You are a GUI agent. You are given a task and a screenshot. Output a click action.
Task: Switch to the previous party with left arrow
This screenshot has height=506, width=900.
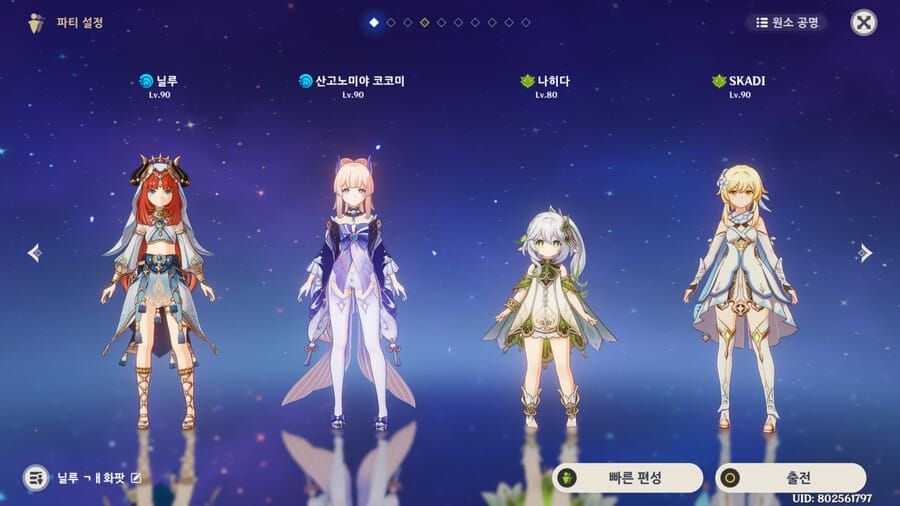34,253
